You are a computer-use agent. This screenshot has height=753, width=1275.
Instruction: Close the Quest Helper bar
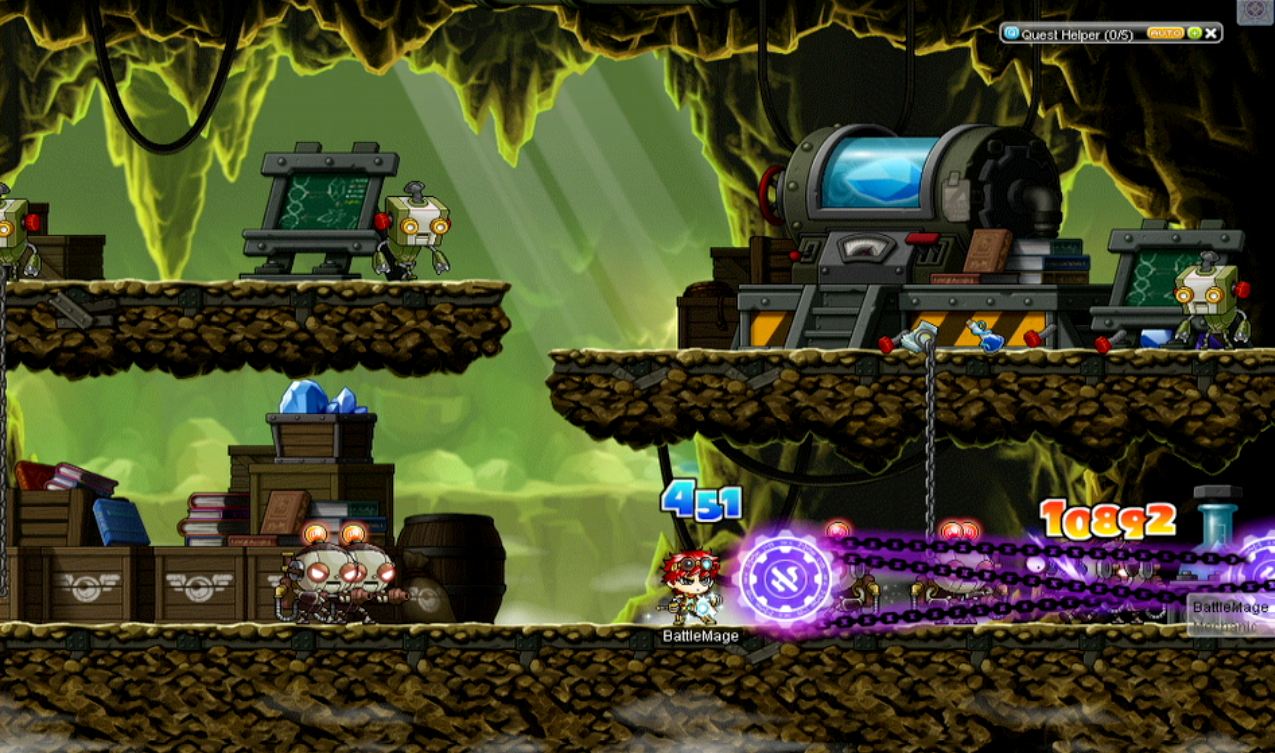(1211, 34)
